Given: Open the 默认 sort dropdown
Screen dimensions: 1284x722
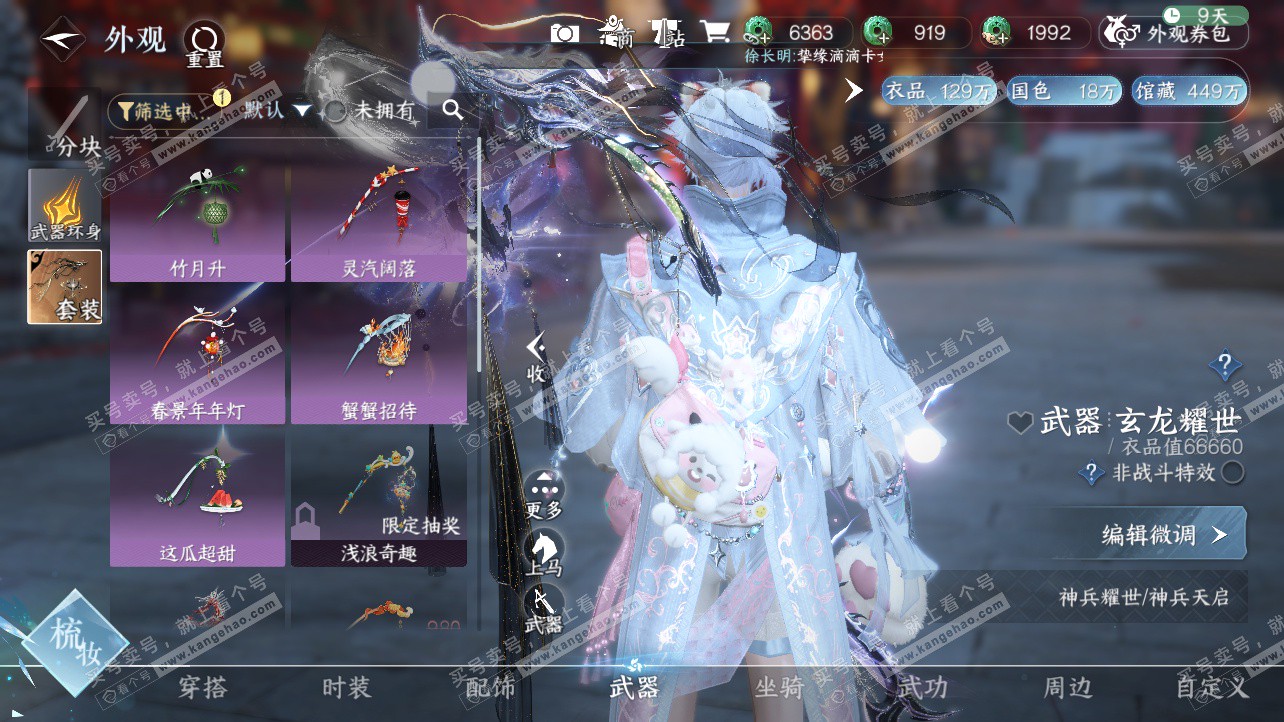Looking at the screenshot, I should (x=277, y=110).
